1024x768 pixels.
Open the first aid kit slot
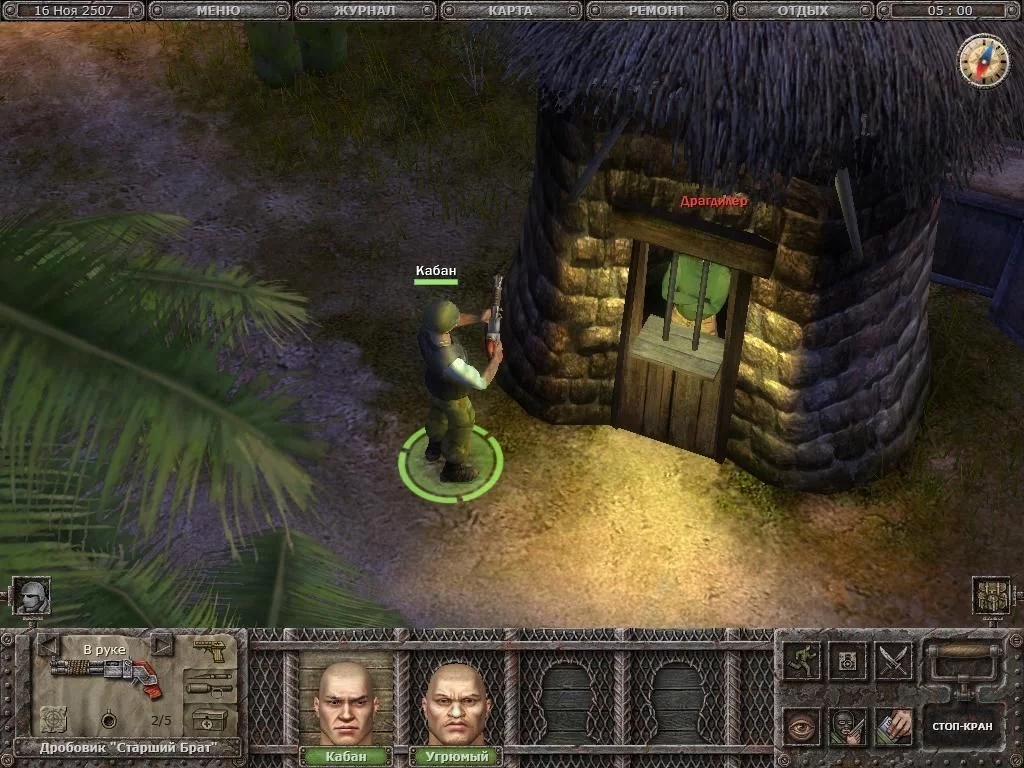click(x=210, y=720)
